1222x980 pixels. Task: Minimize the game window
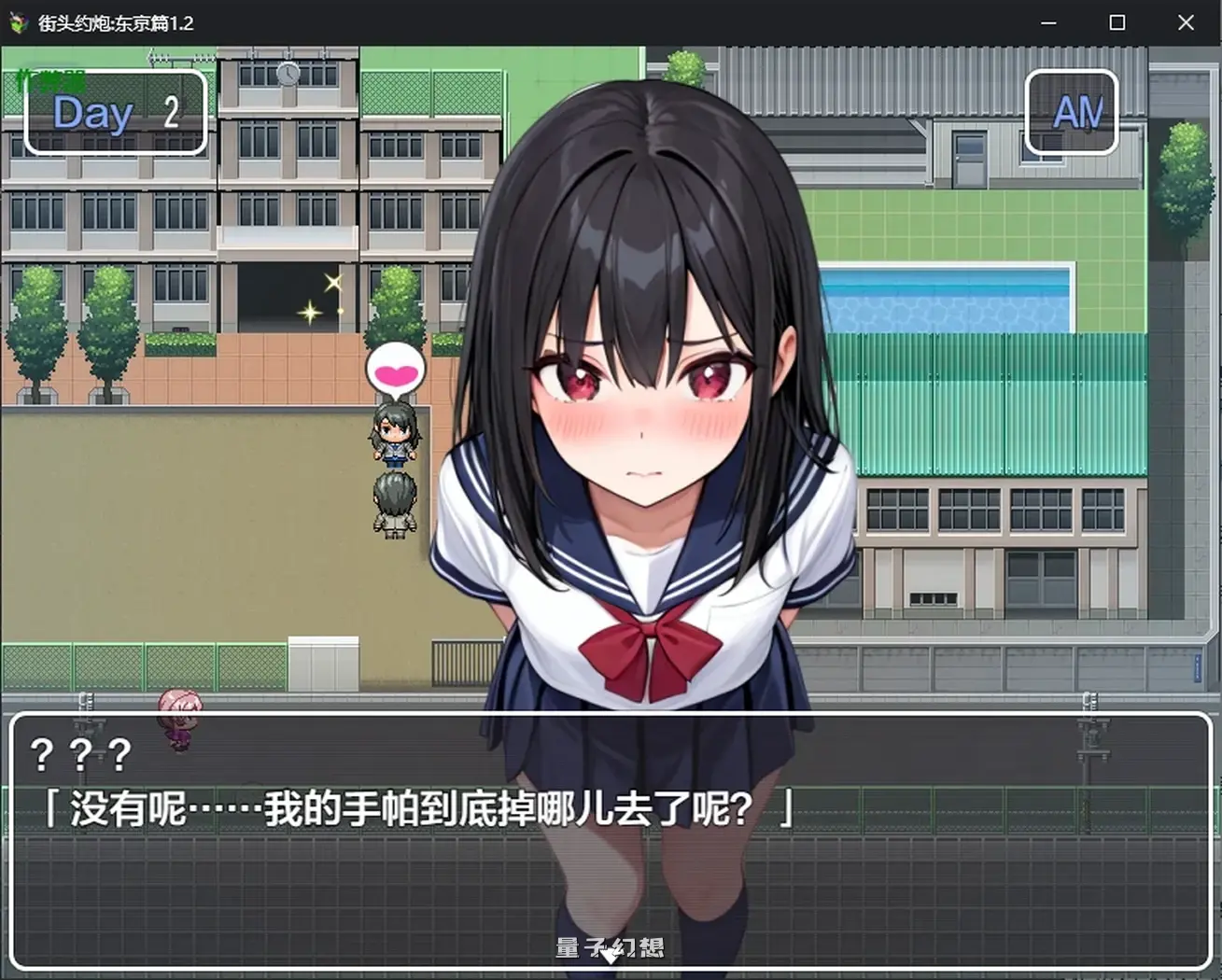(x=1047, y=22)
